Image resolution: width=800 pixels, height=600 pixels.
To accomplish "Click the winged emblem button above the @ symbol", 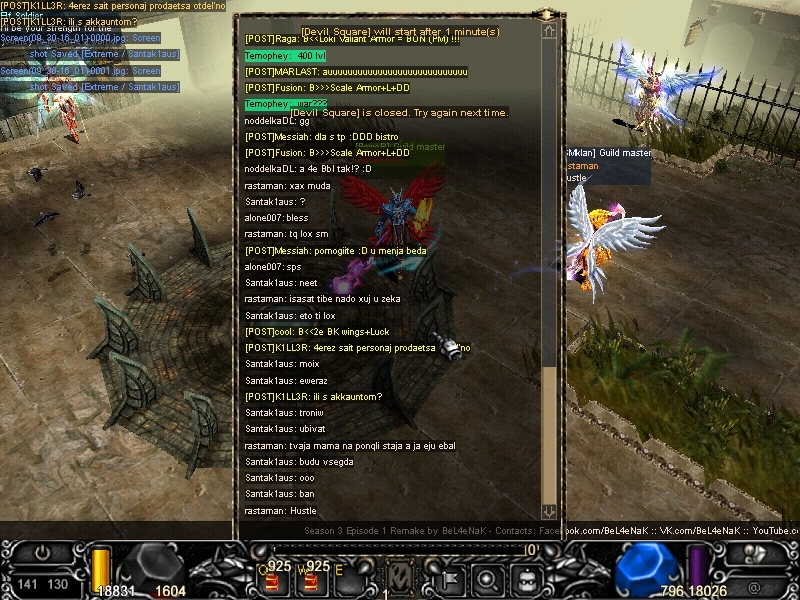I will pyautogui.click(x=752, y=553).
